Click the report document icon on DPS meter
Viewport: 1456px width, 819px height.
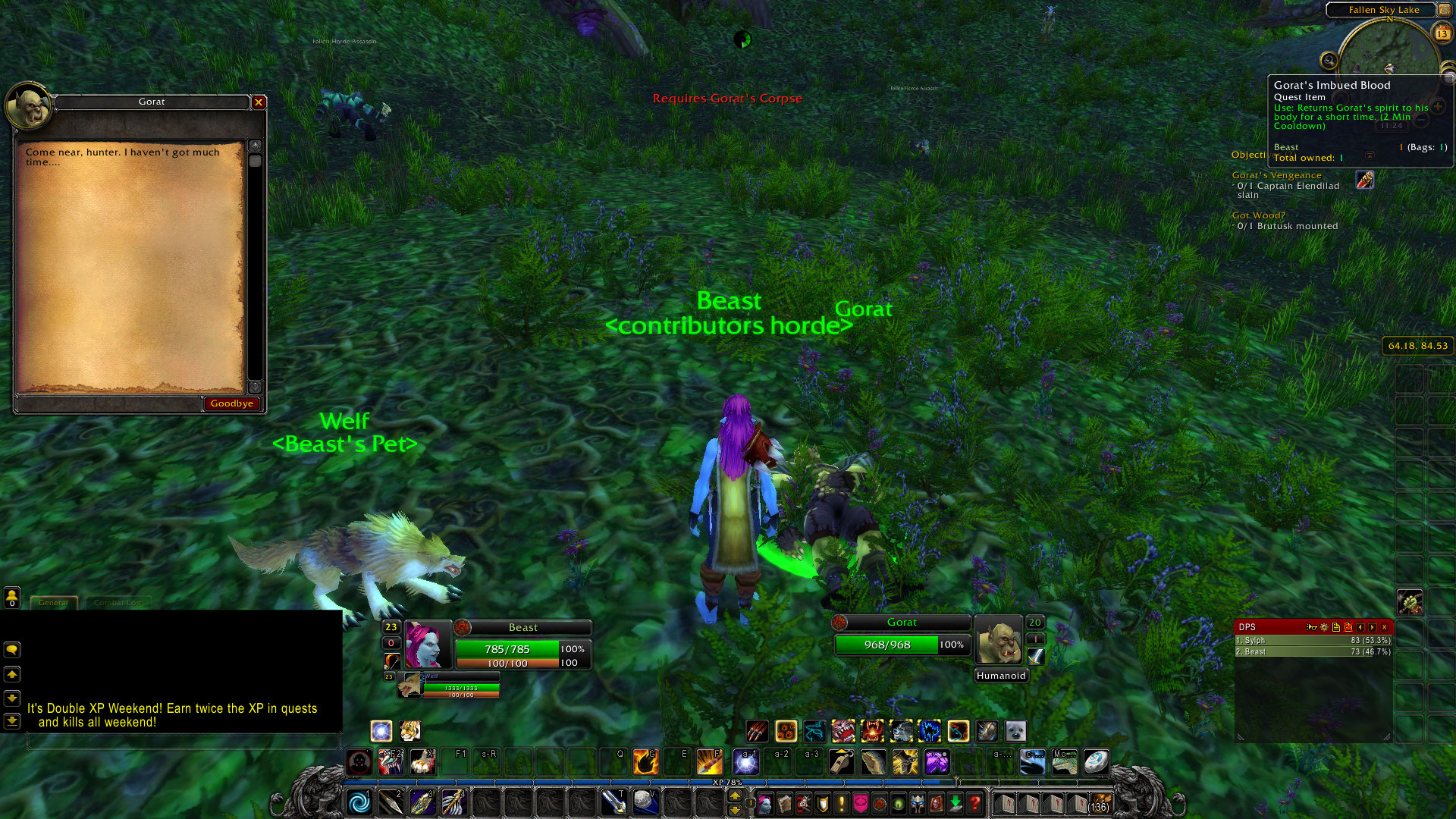pyautogui.click(x=1336, y=627)
